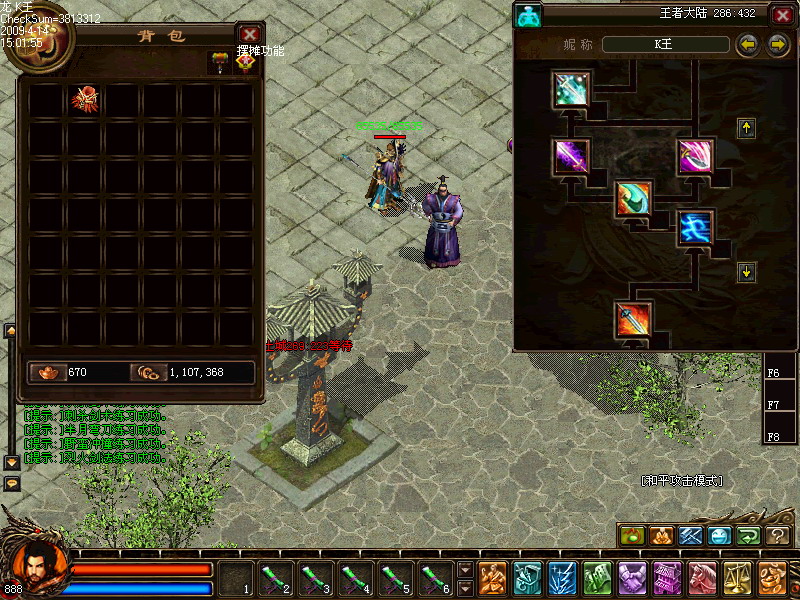
Task: Select the F6 shortcut tab
Action: coord(774,373)
